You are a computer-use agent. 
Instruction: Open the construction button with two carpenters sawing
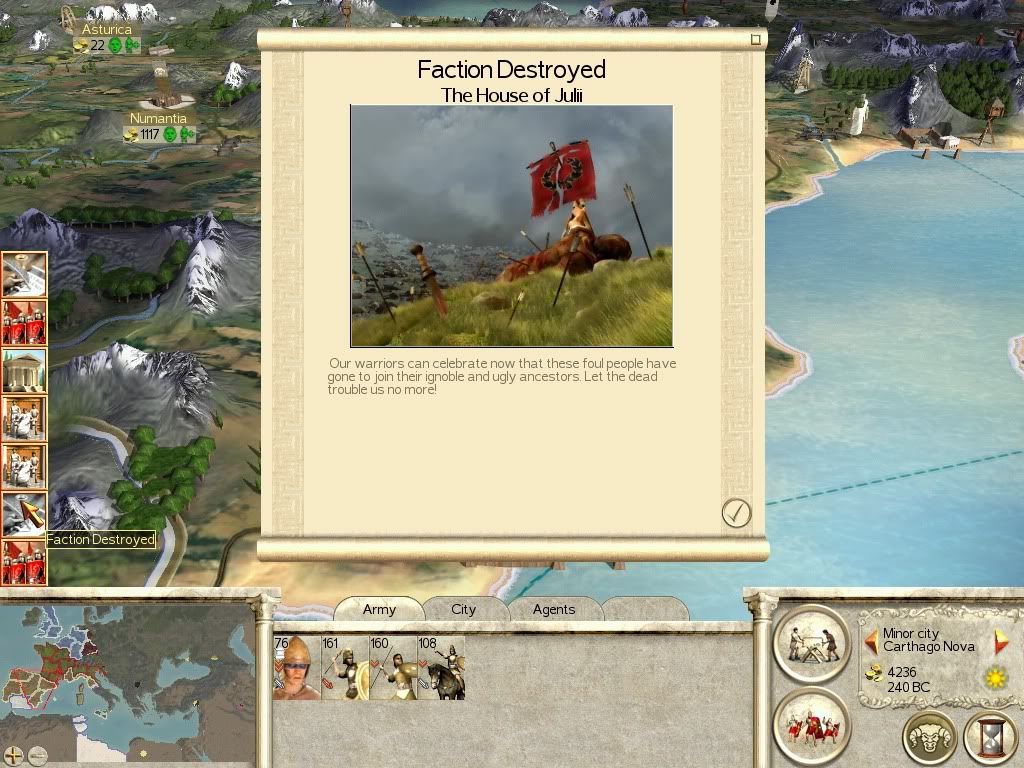[810, 642]
